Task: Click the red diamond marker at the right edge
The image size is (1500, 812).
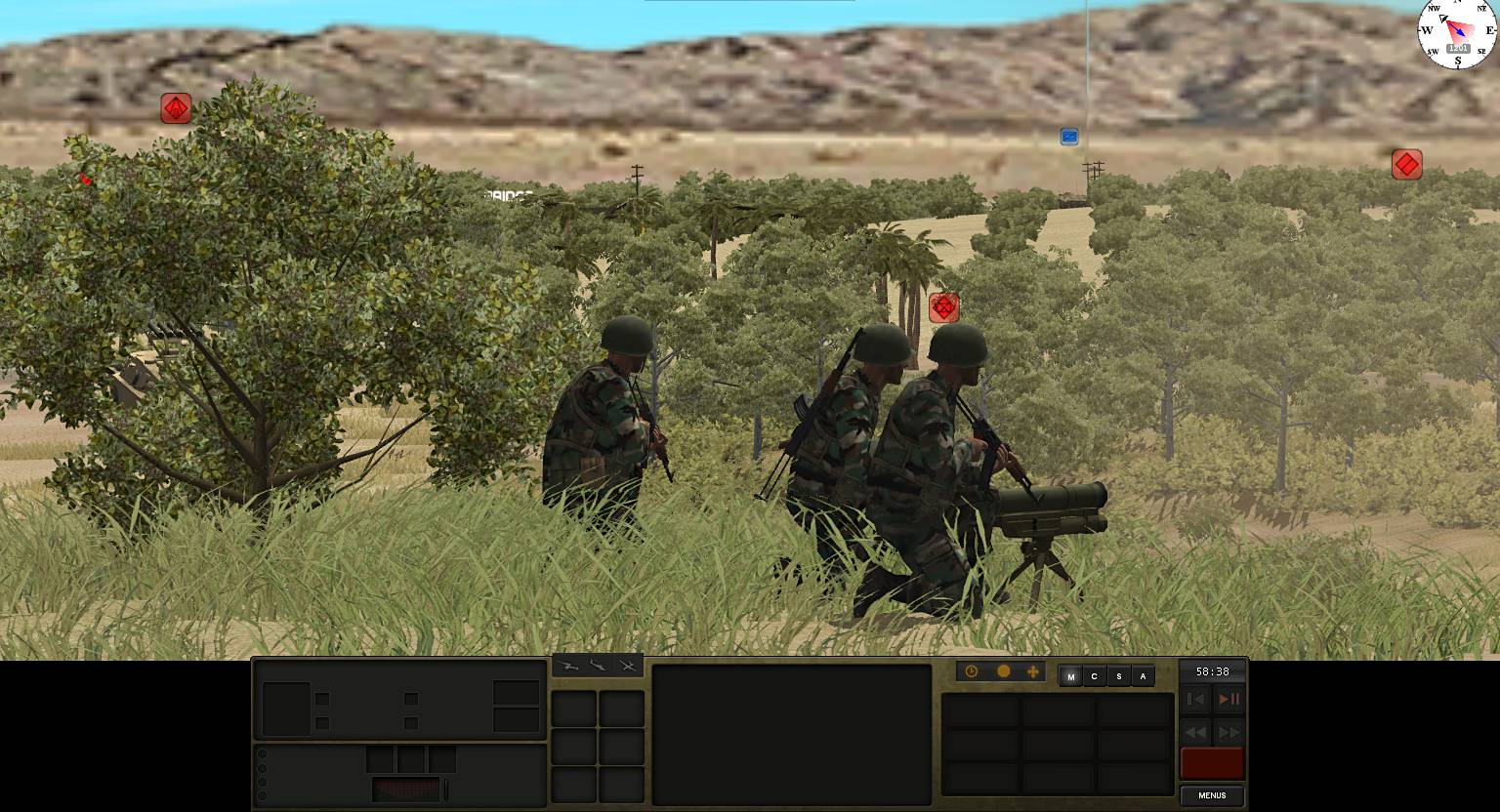Action: pos(1406,164)
